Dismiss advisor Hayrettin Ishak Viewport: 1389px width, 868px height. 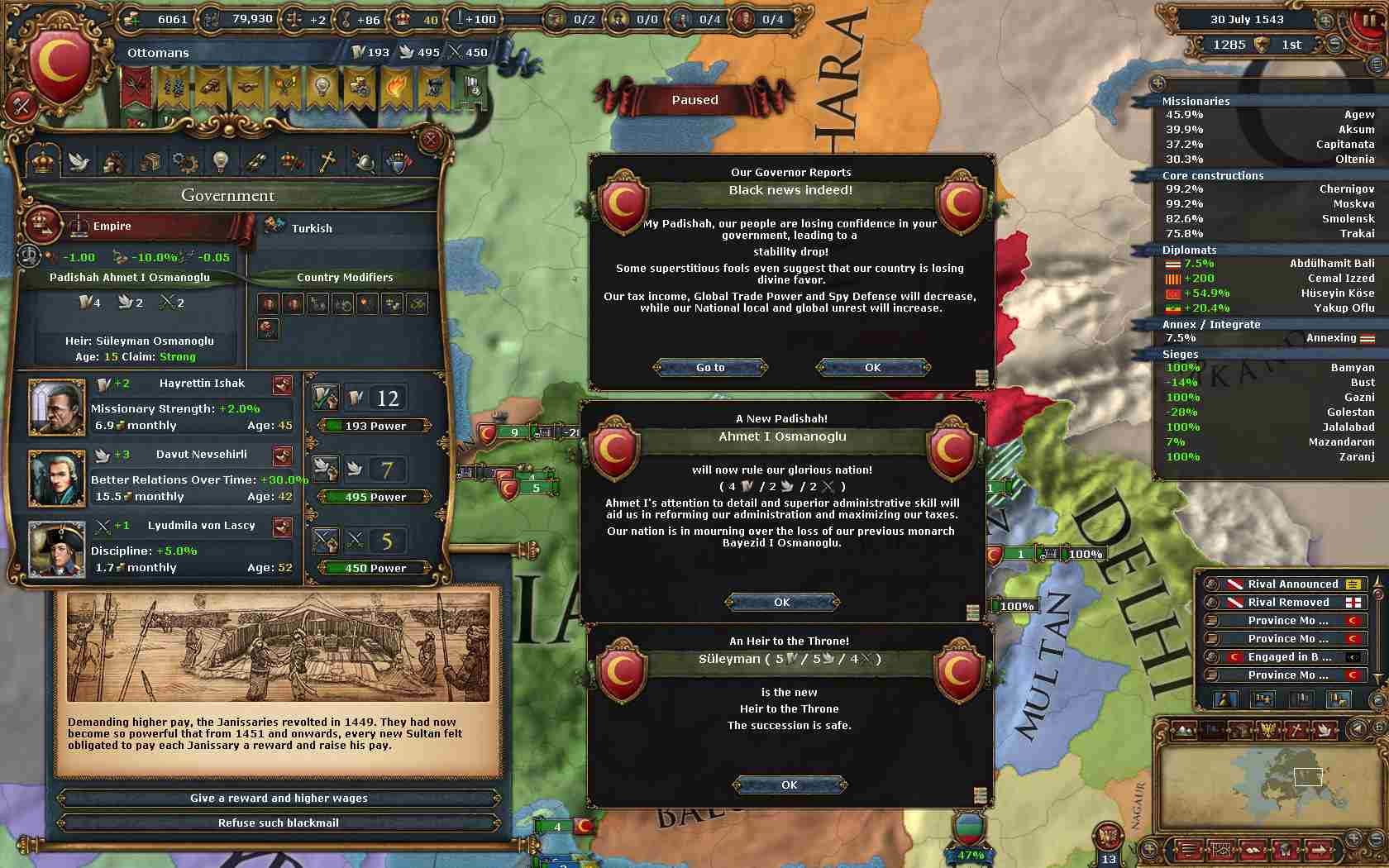(283, 384)
